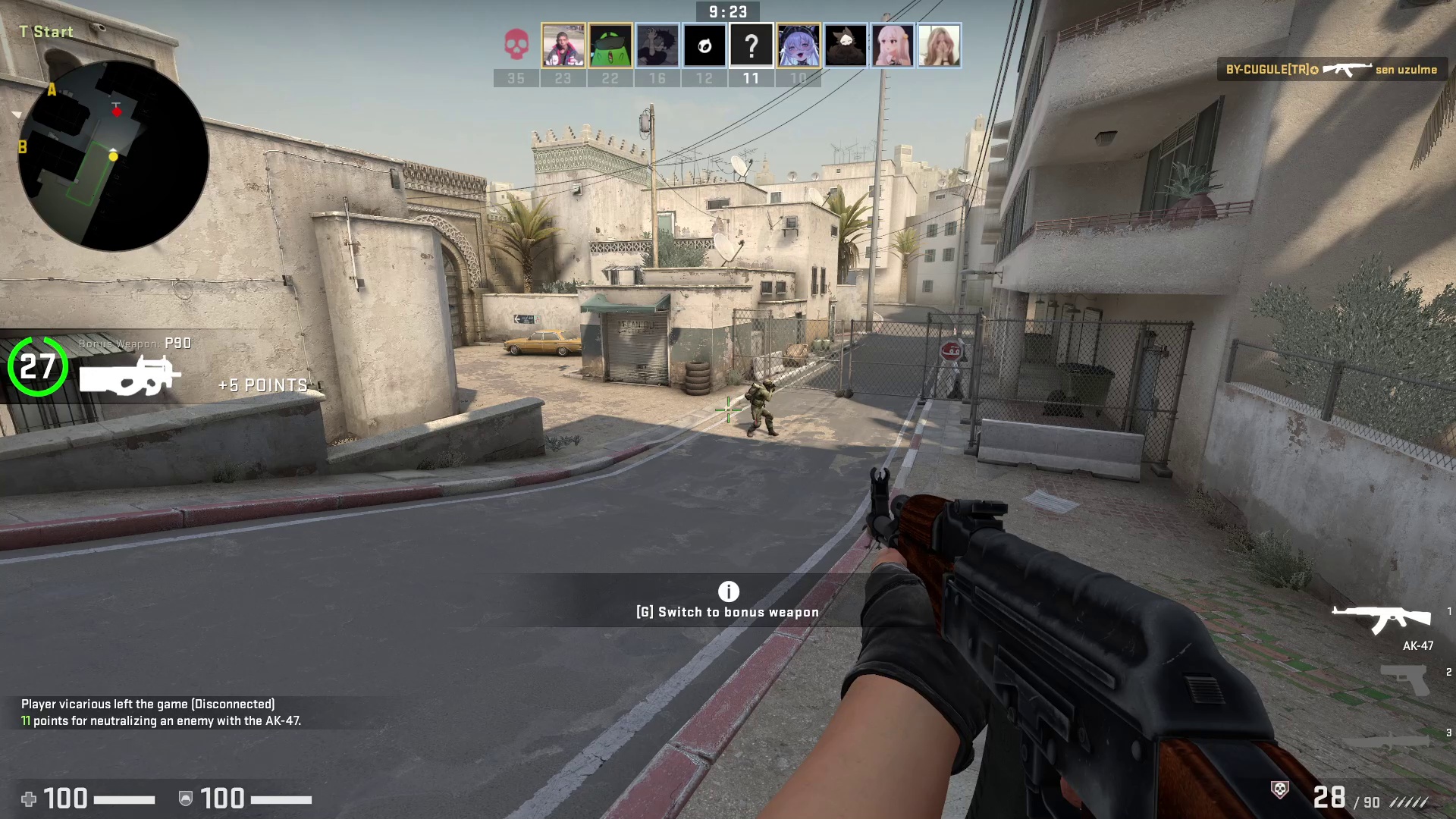The image size is (1456, 819).
Task: Click the info icon above the weapon switch prompt
Action: (x=727, y=591)
